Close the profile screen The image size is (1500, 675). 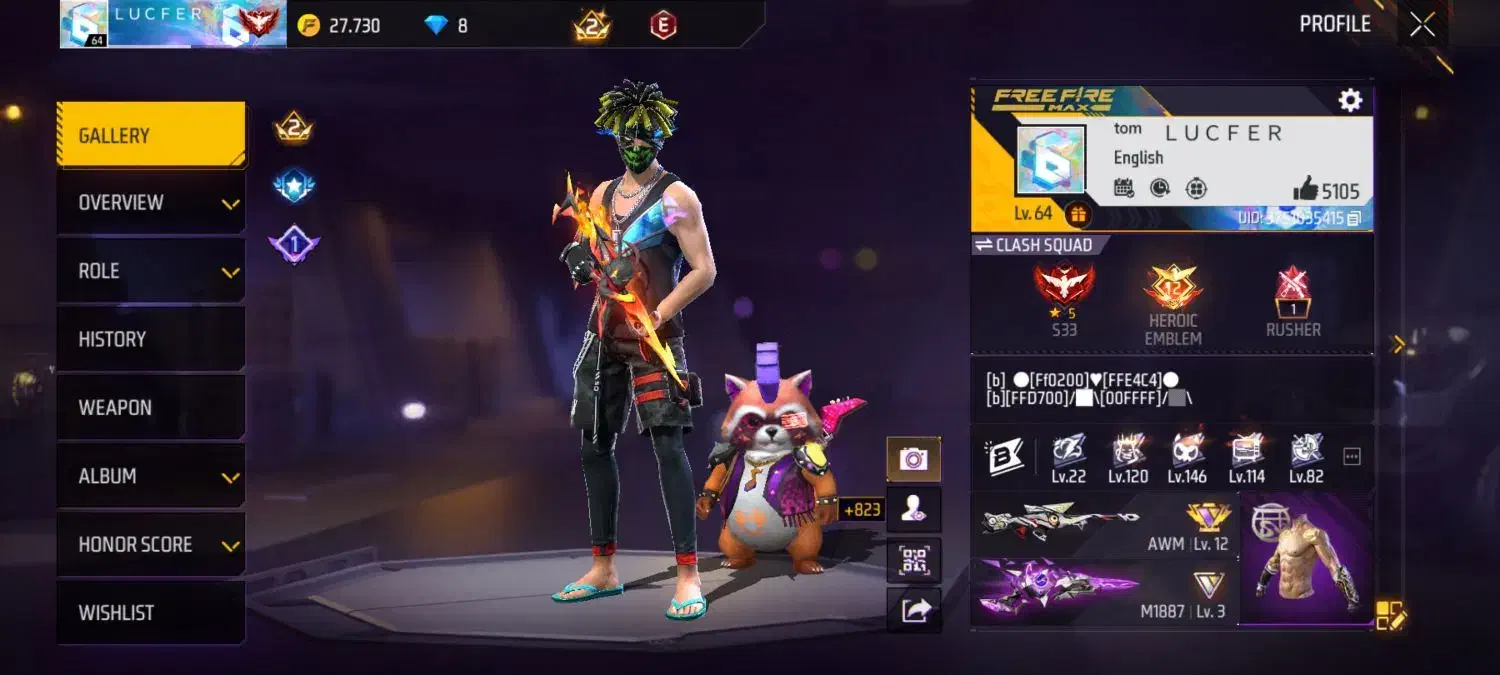pyautogui.click(x=1422, y=25)
